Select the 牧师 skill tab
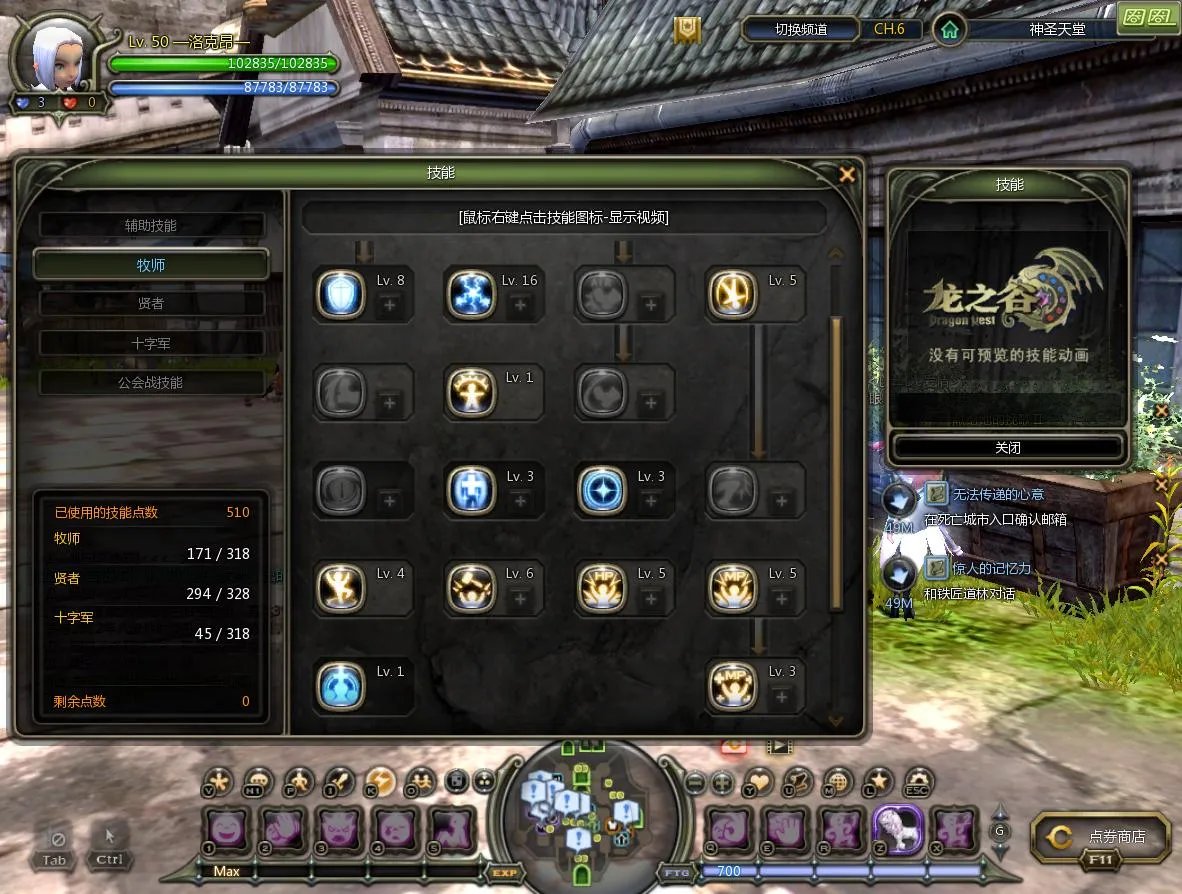 [x=151, y=265]
